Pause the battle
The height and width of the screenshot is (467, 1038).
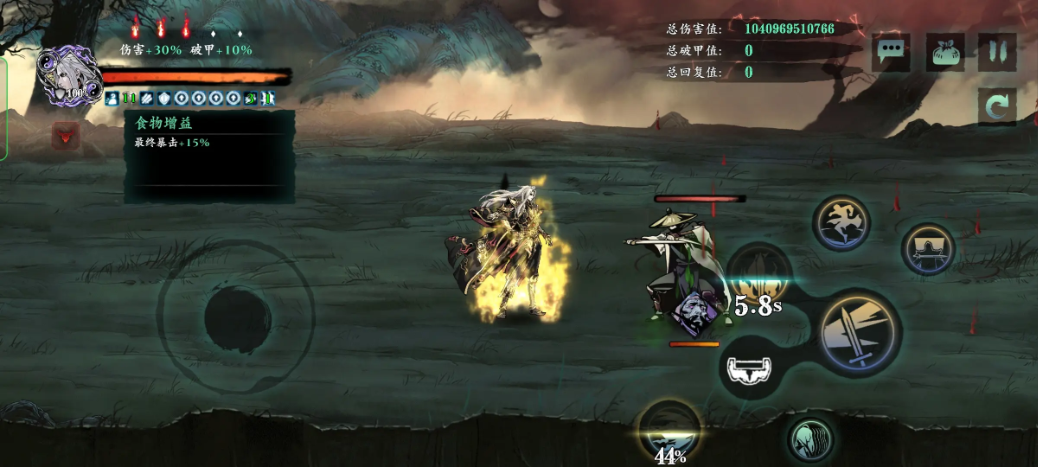point(996,52)
